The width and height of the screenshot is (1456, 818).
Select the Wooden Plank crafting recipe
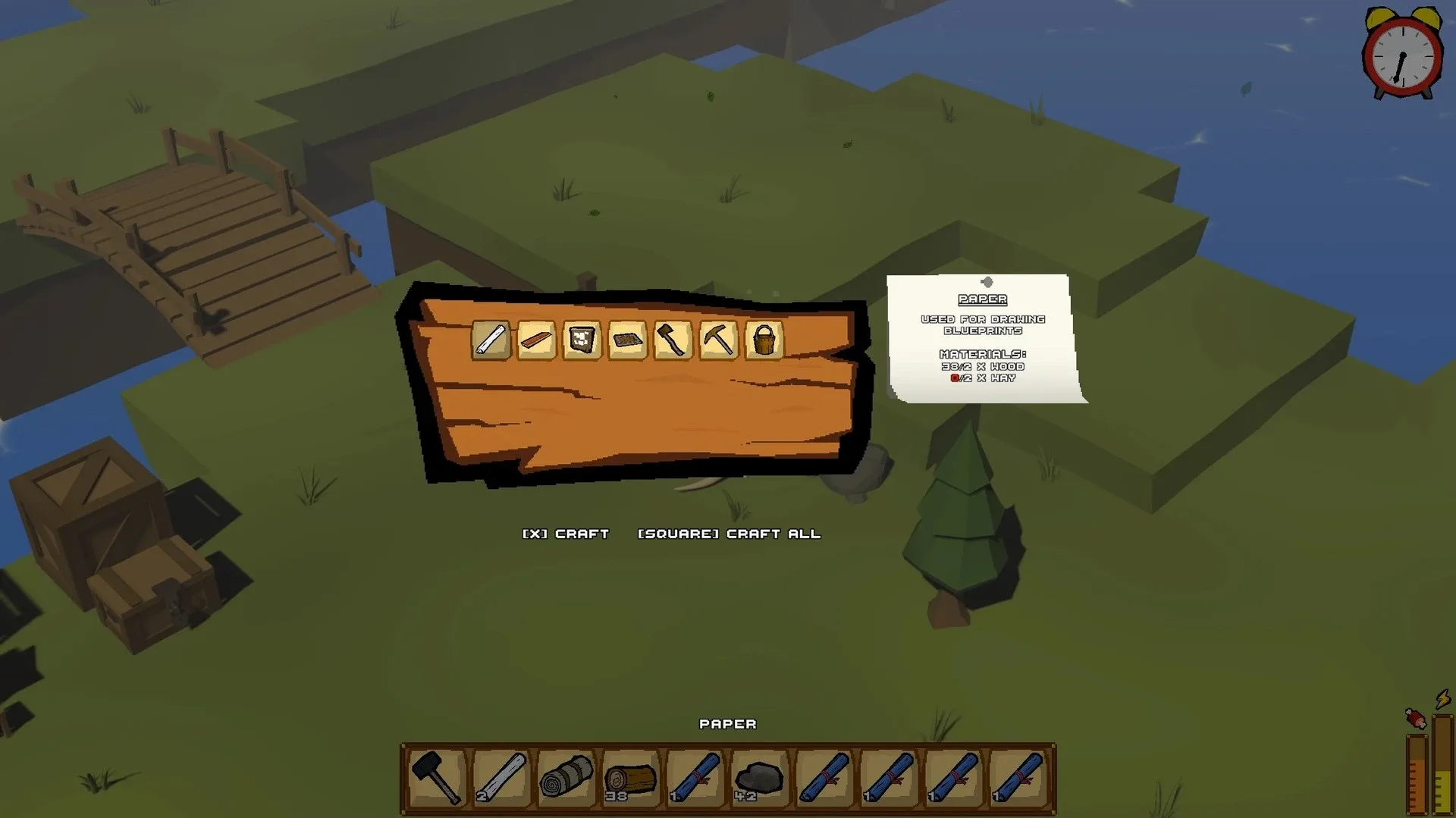point(537,343)
